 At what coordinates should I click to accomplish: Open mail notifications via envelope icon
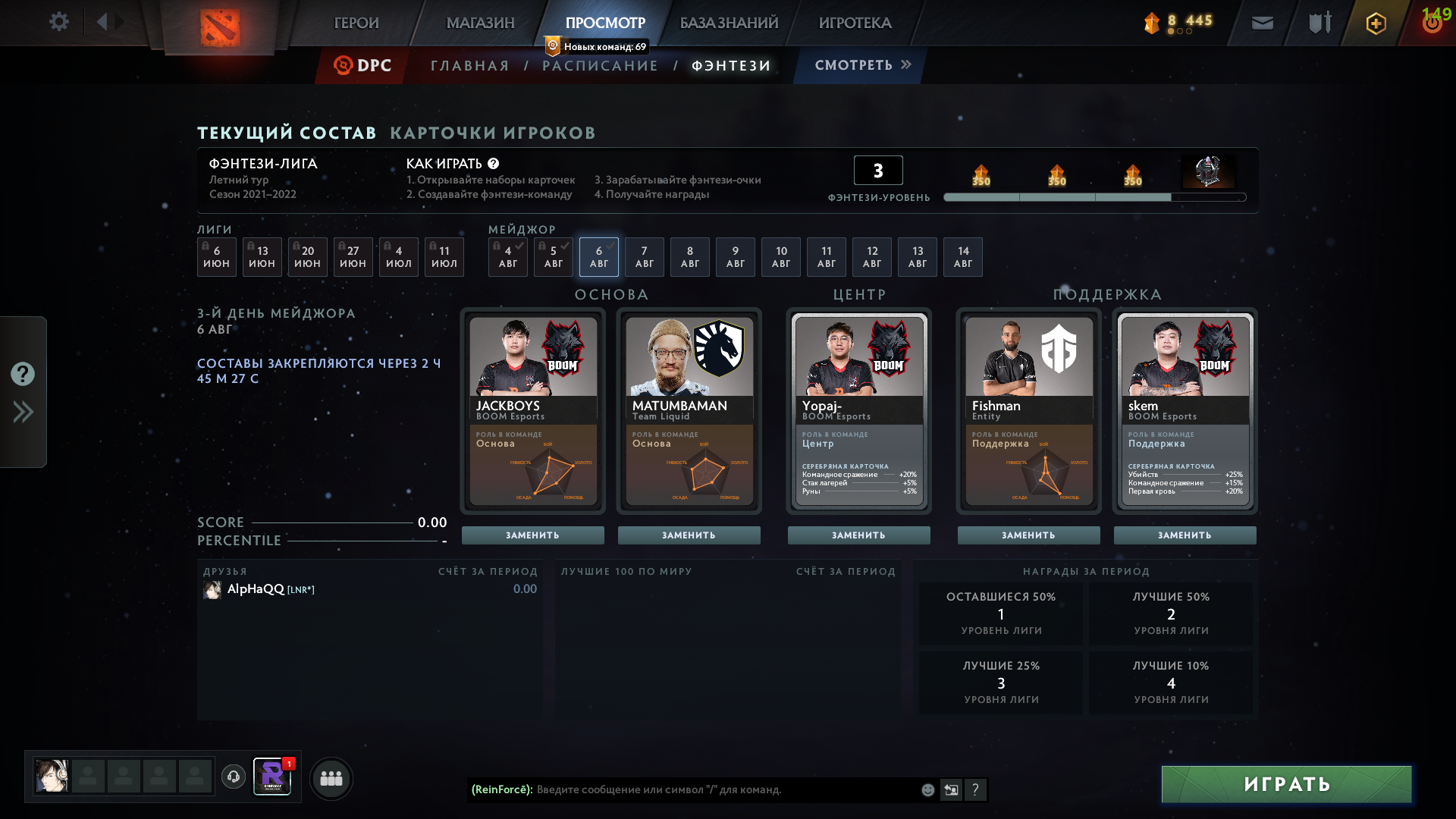click(x=1262, y=23)
